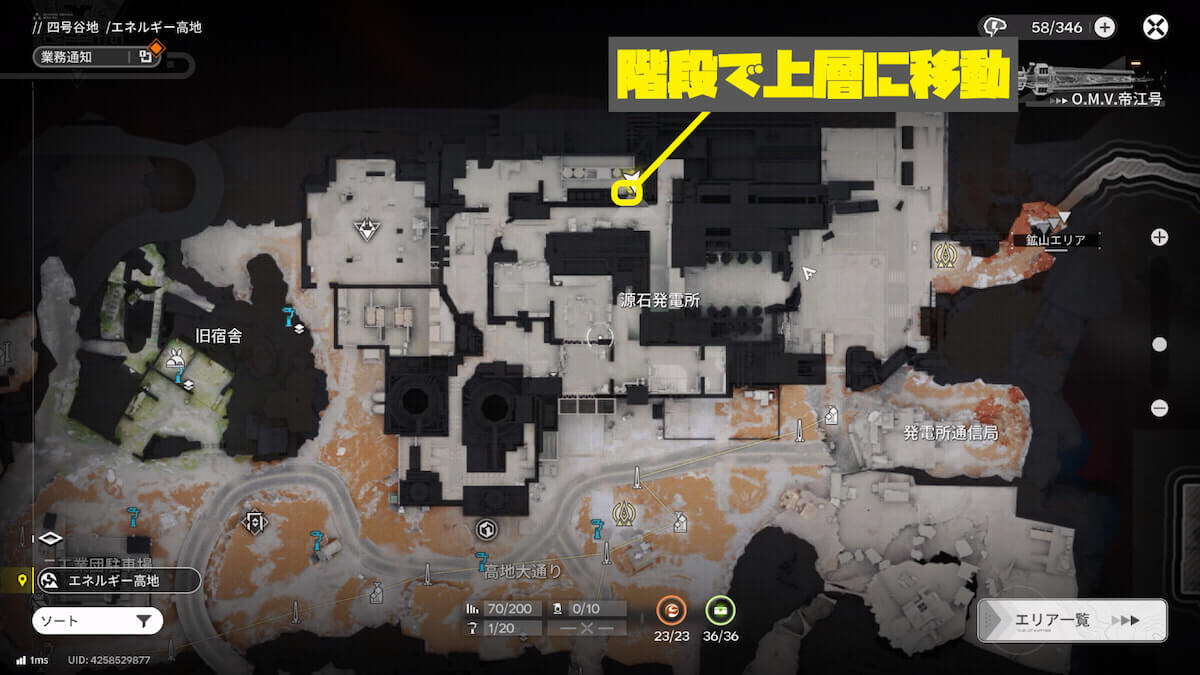Zoom out the map with the minus button
This screenshot has height=675, width=1200.
[x=1159, y=407]
